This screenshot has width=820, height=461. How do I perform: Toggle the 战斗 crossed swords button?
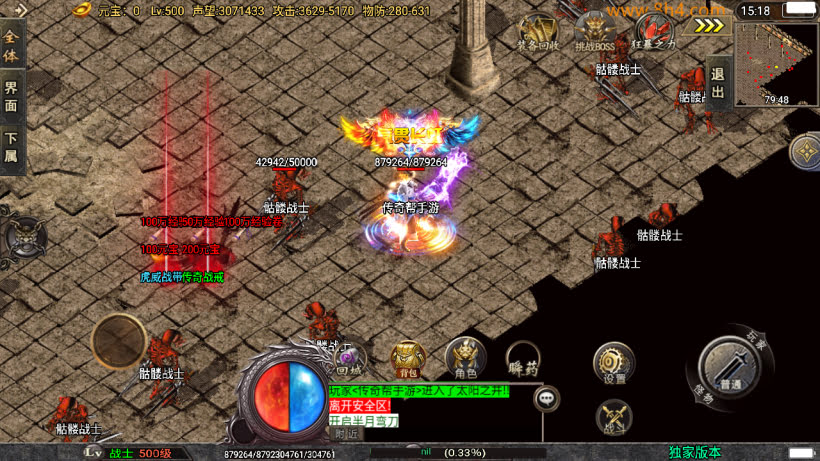[x=614, y=418]
